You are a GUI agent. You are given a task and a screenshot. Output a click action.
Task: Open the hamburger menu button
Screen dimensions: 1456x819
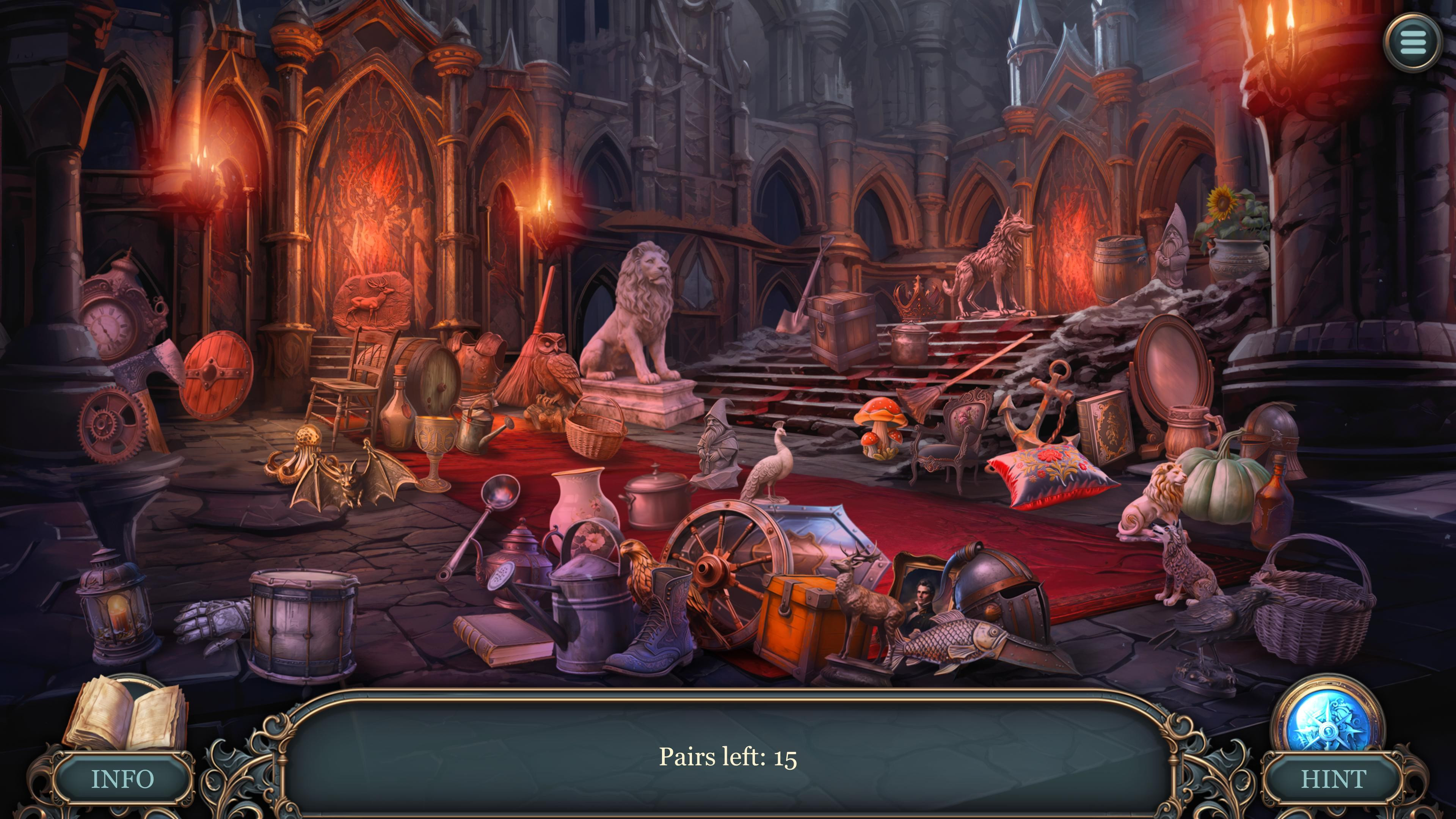1412,42
